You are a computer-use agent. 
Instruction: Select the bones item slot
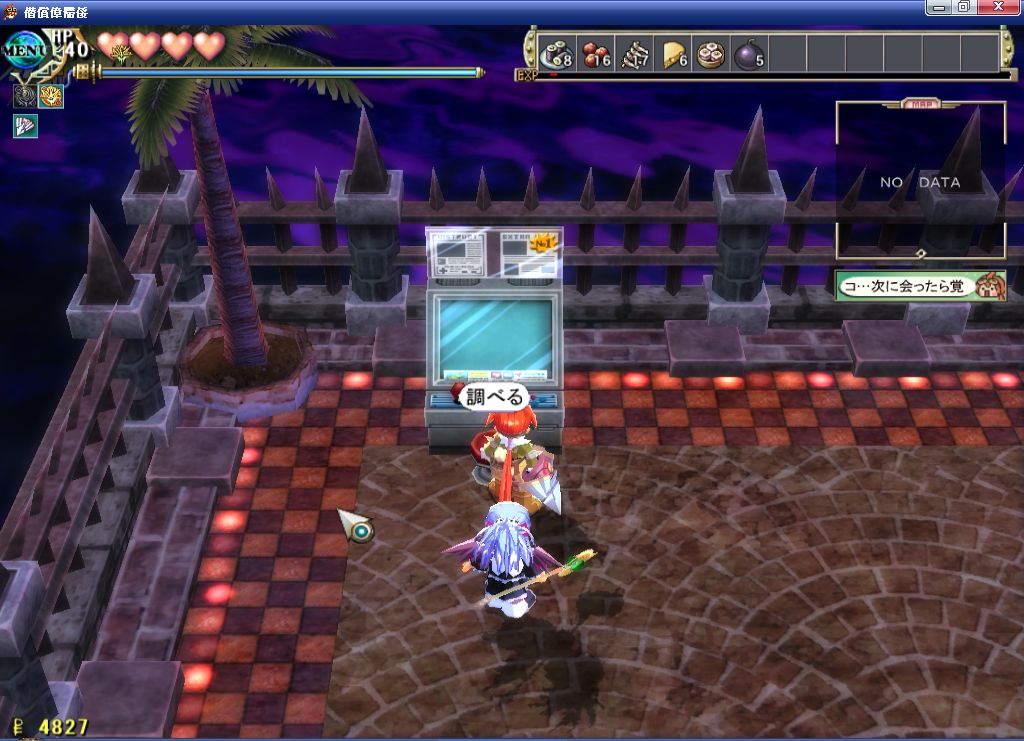(637, 53)
